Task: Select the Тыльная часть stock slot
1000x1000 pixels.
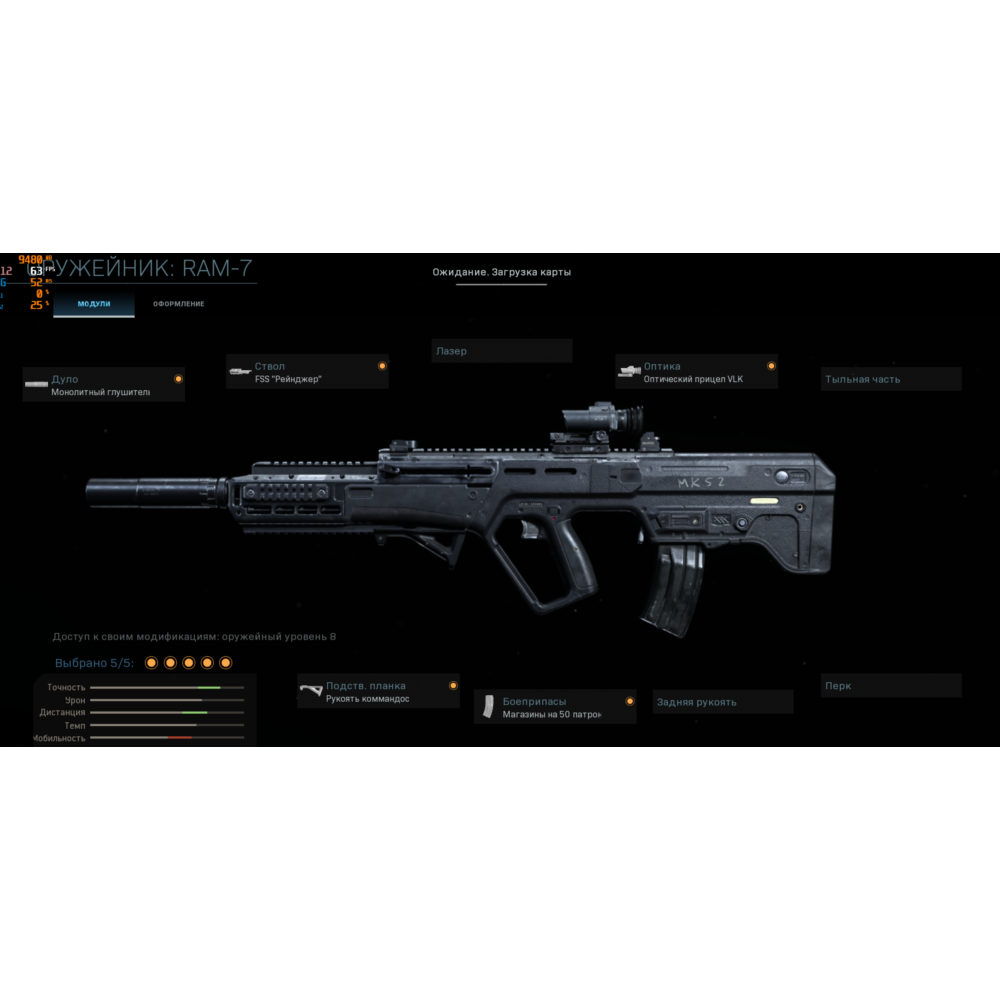Action: tap(891, 379)
